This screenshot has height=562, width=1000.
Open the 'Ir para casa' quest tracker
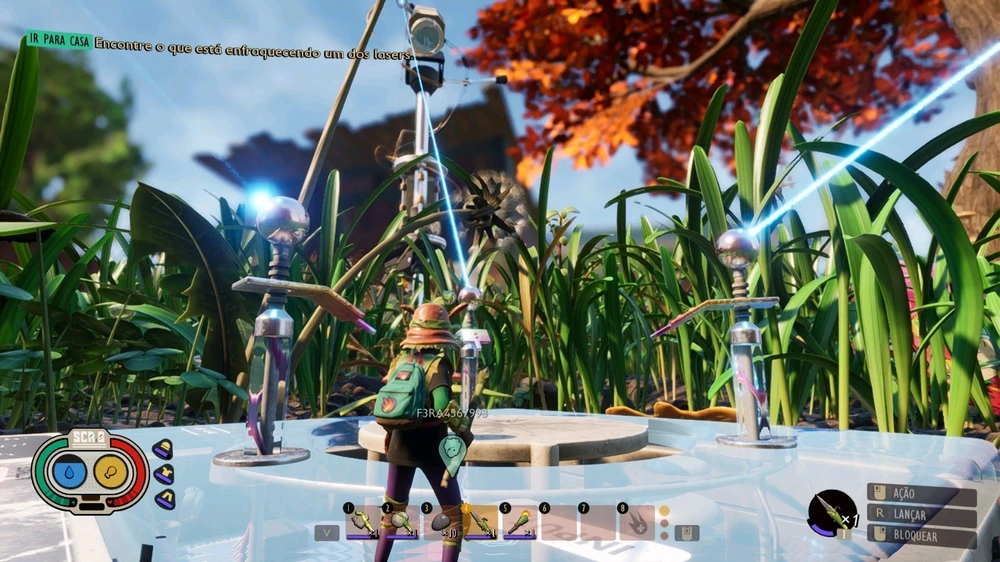[x=59, y=41]
